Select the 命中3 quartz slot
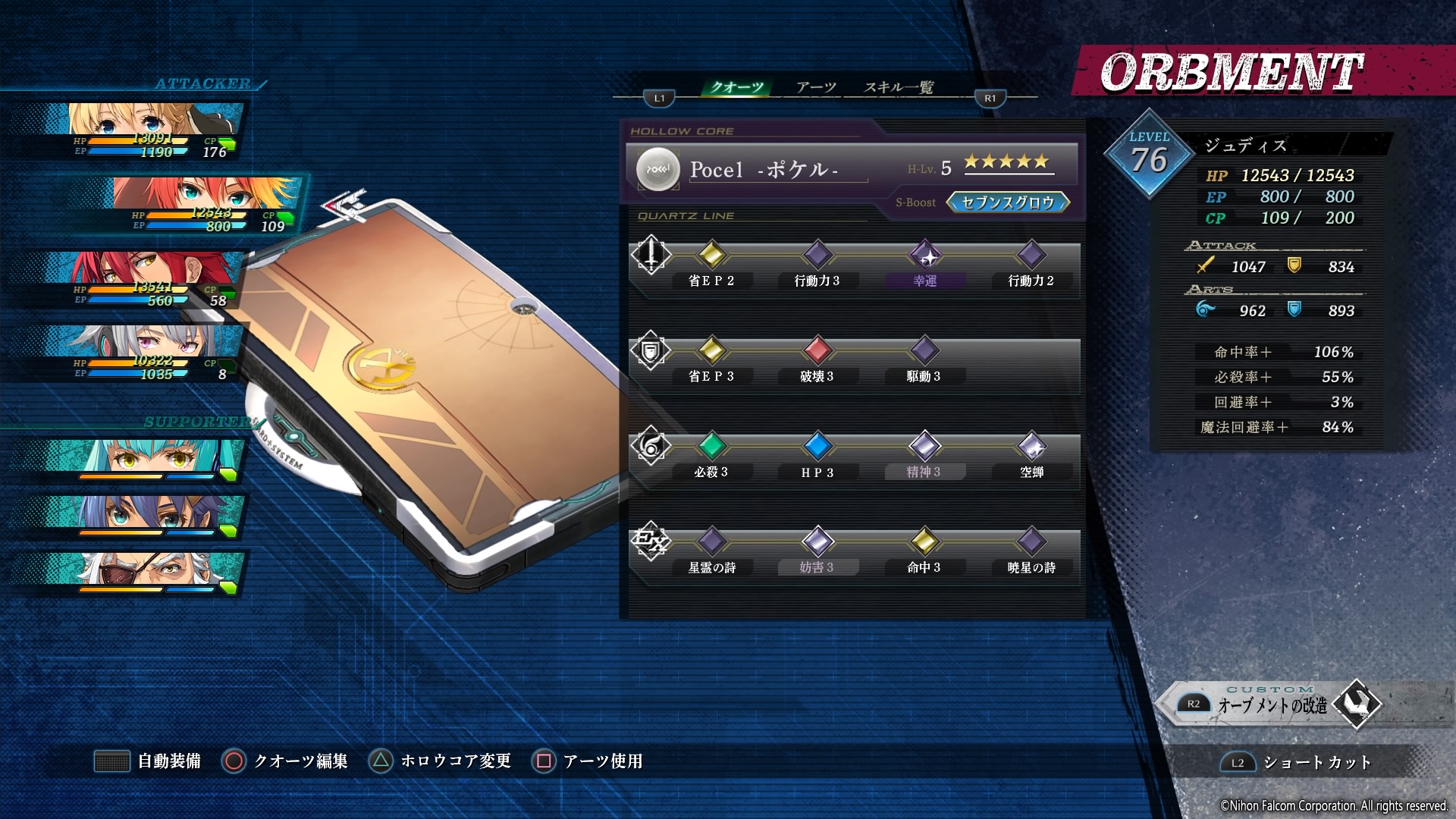Image resolution: width=1456 pixels, height=819 pixels. pos(924,542)
